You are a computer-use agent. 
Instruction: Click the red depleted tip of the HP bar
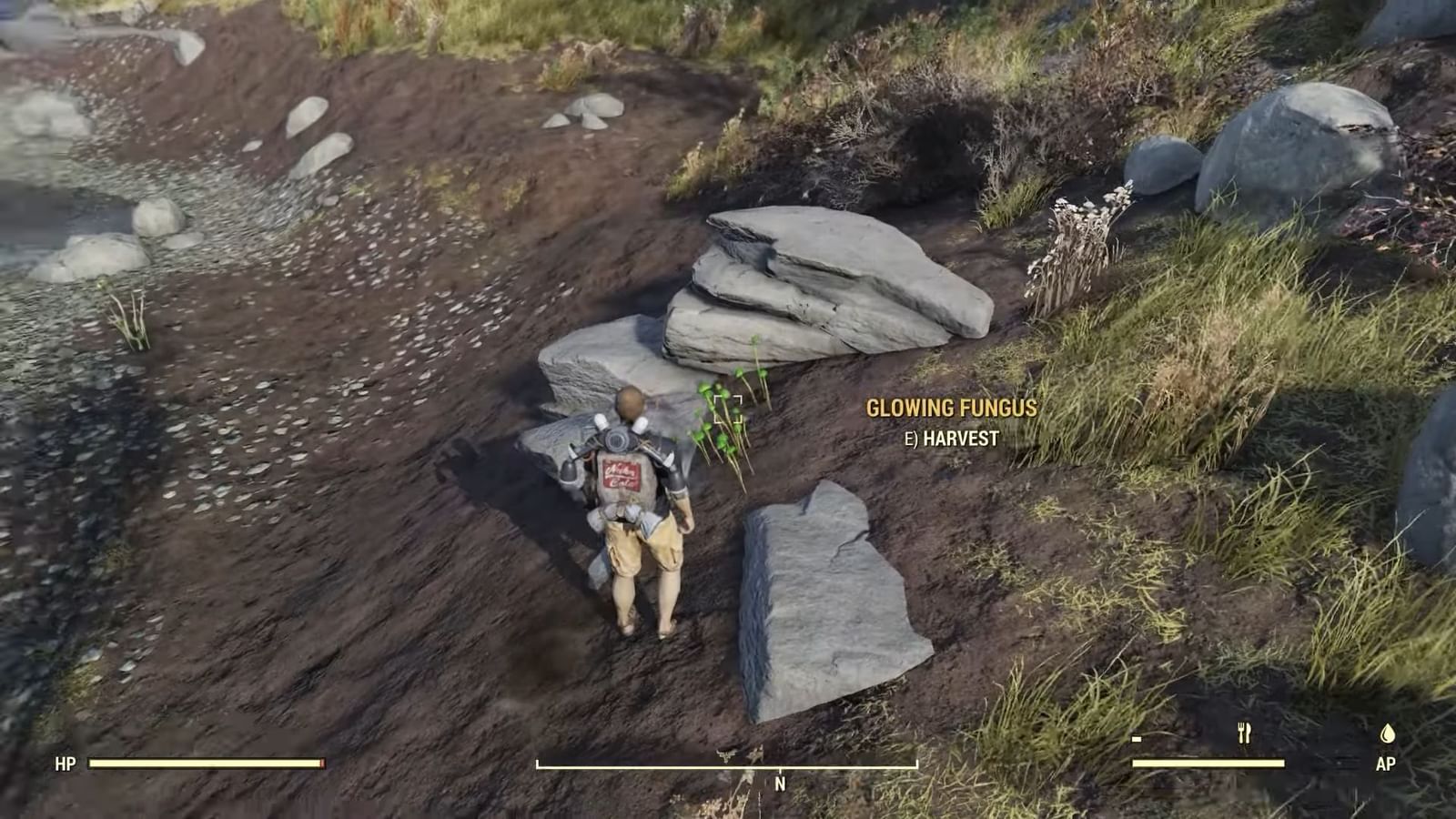pos(323,763)
